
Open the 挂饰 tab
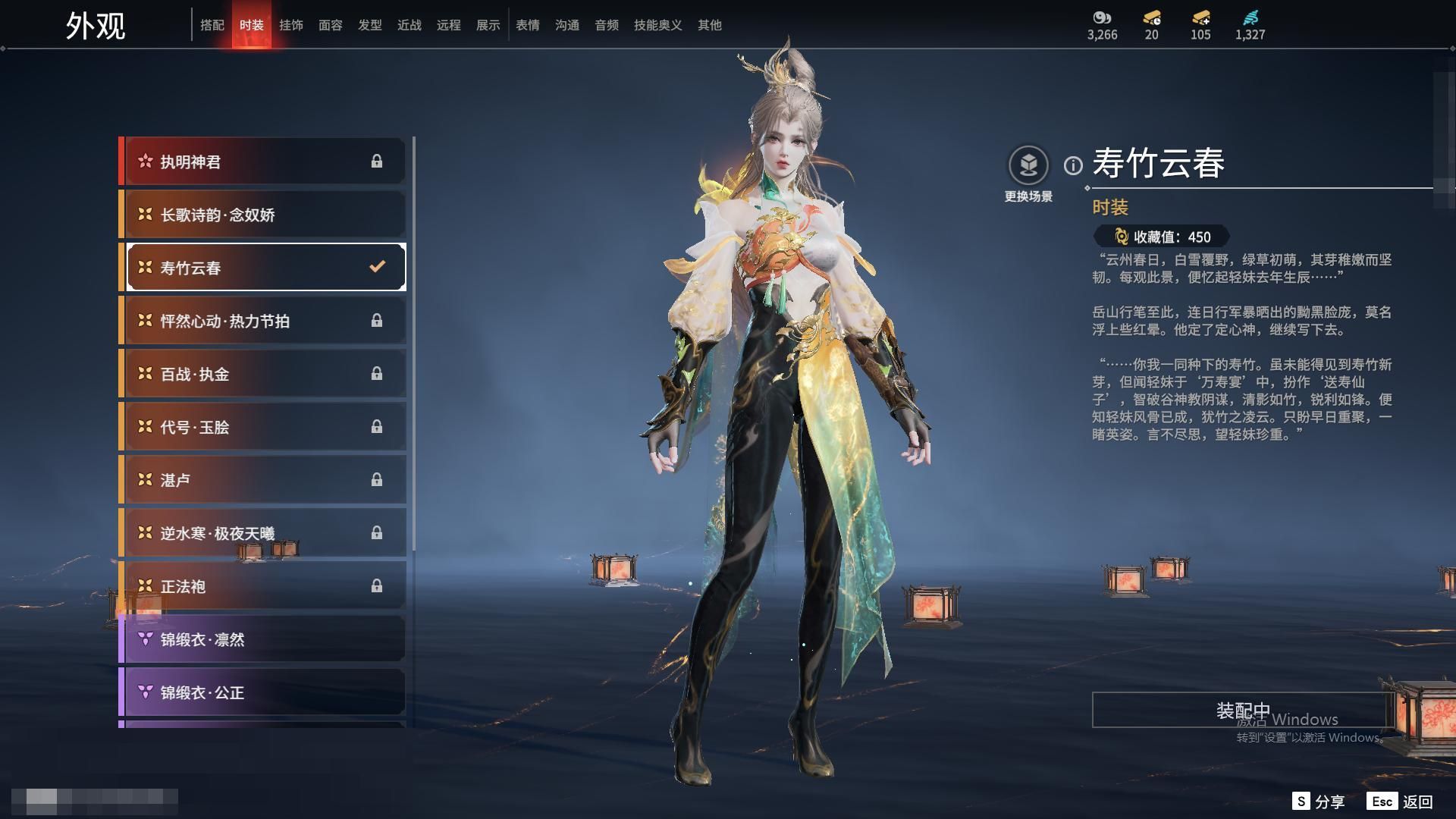click(291, 25)
